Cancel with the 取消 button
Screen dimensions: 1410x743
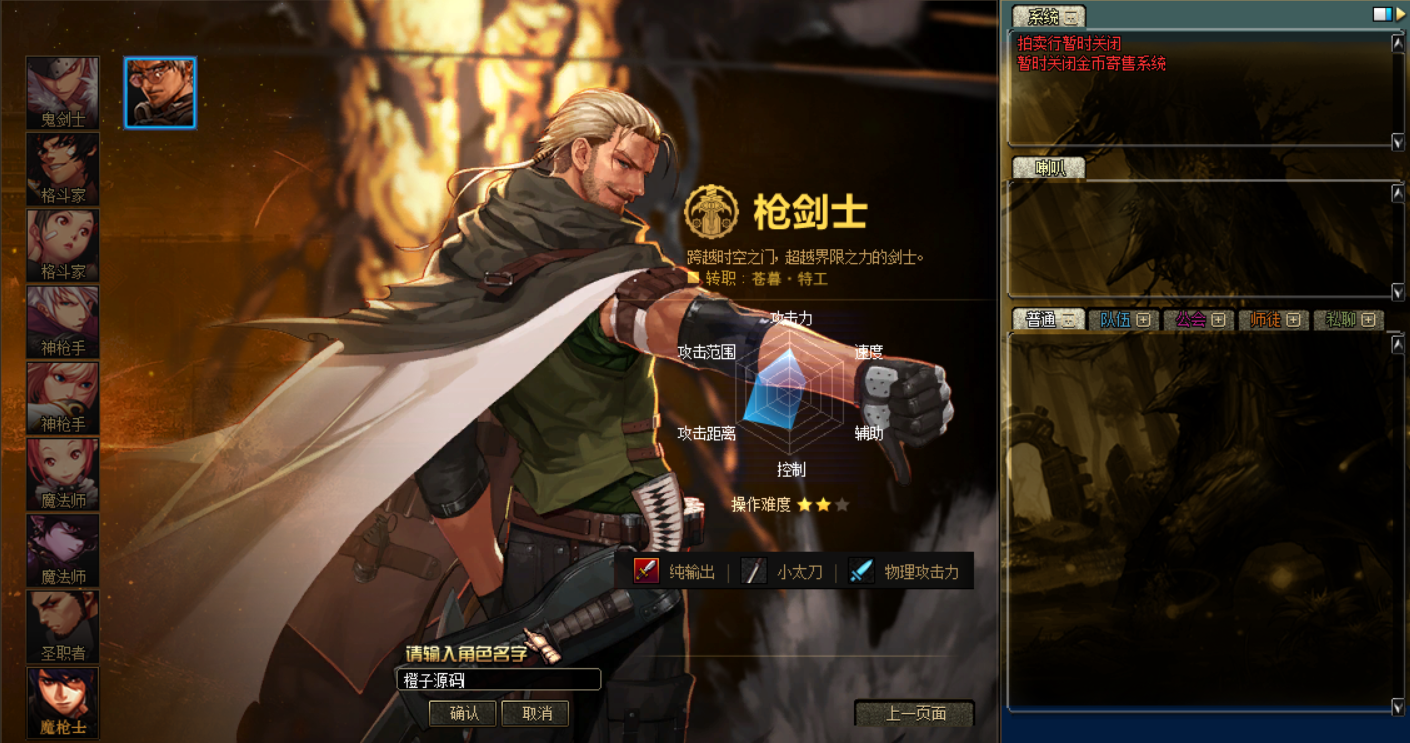pyautogui.click(x=536, y=713)
